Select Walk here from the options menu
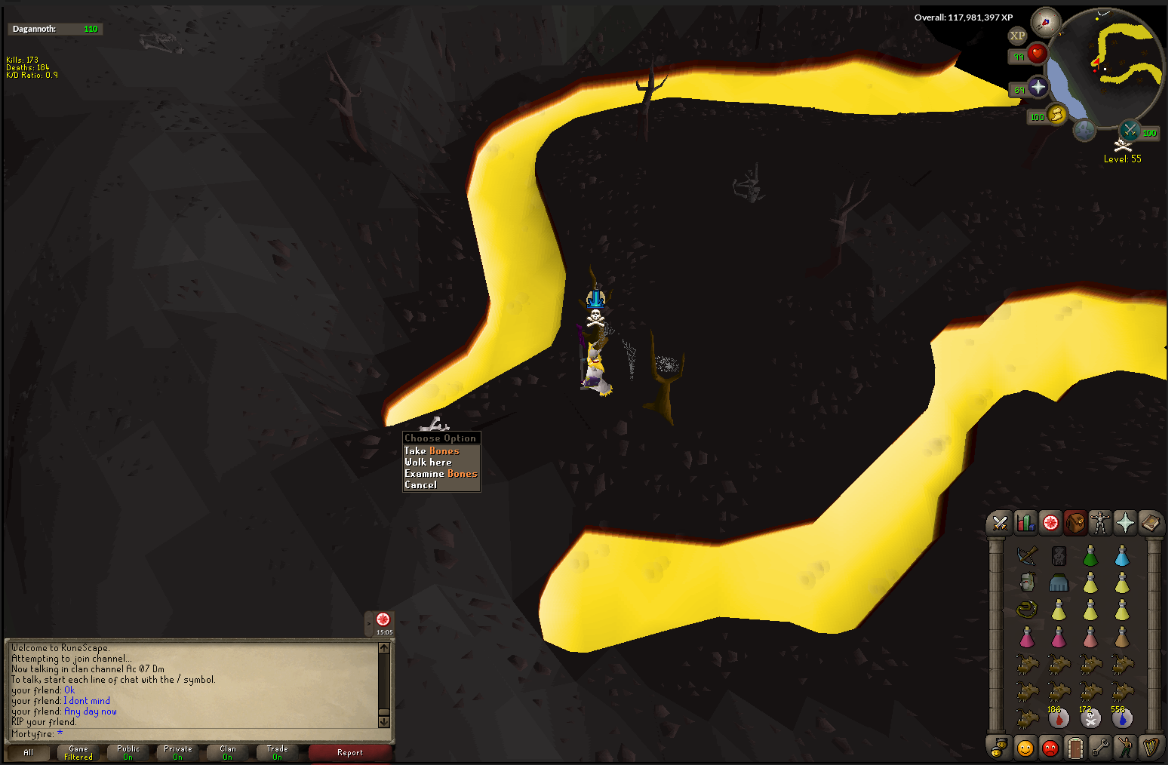 coord(428,462)
